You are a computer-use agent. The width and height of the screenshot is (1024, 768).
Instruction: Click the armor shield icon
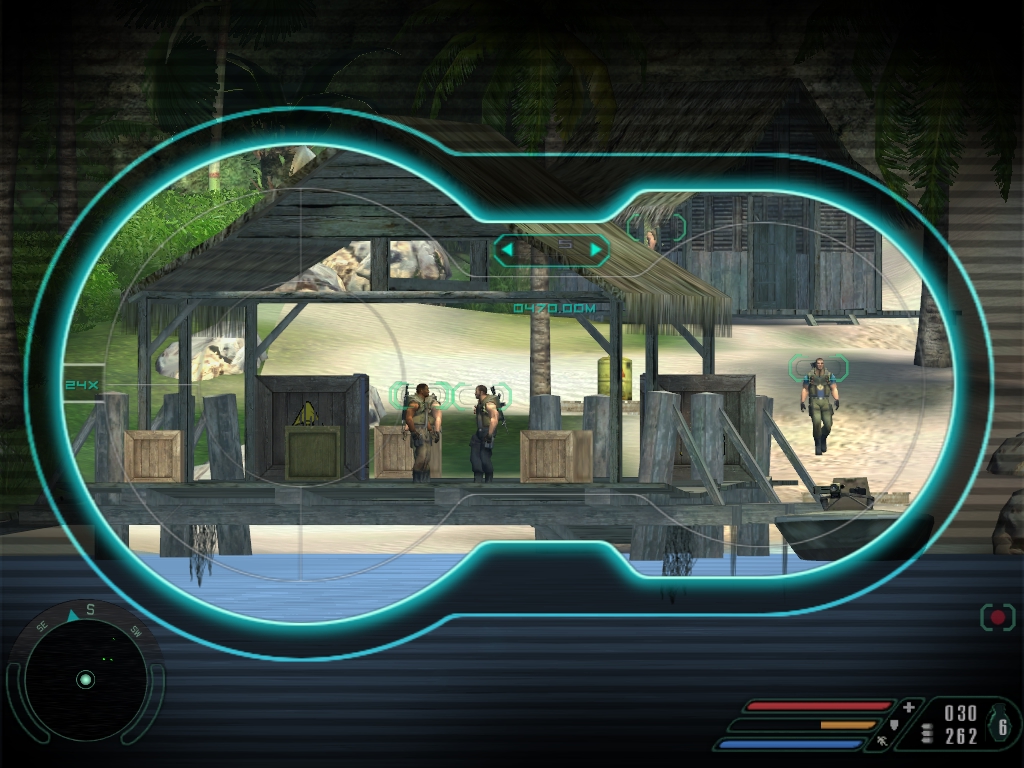894,724
